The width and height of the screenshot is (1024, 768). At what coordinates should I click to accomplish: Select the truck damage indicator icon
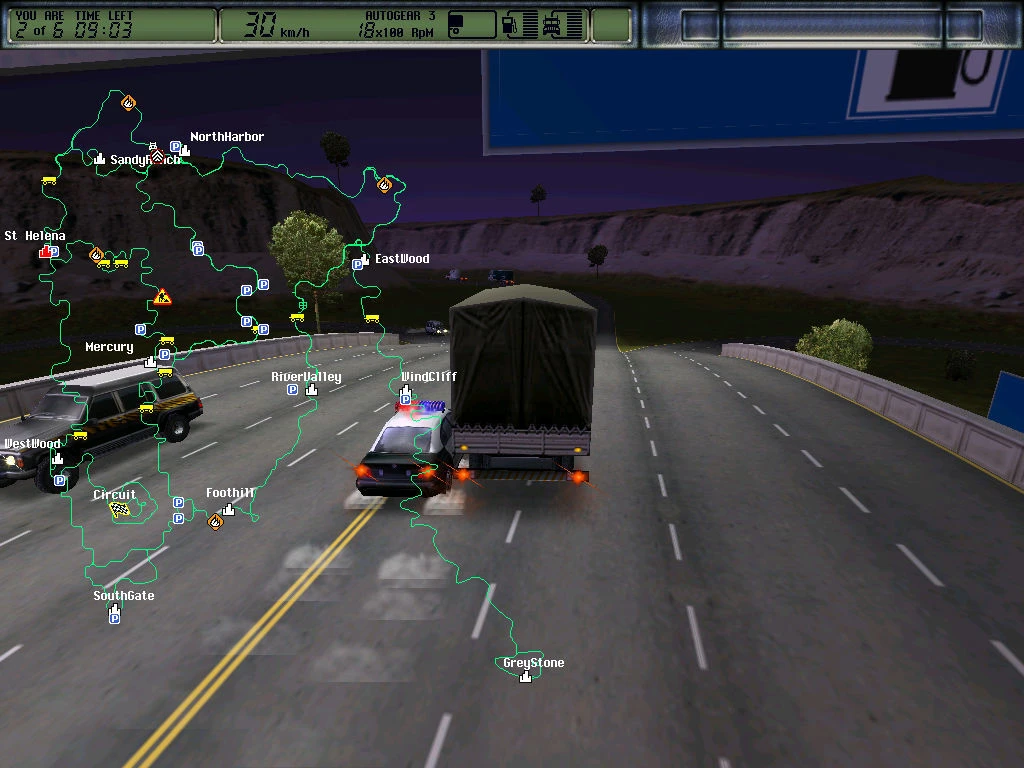tap(552, 25)
